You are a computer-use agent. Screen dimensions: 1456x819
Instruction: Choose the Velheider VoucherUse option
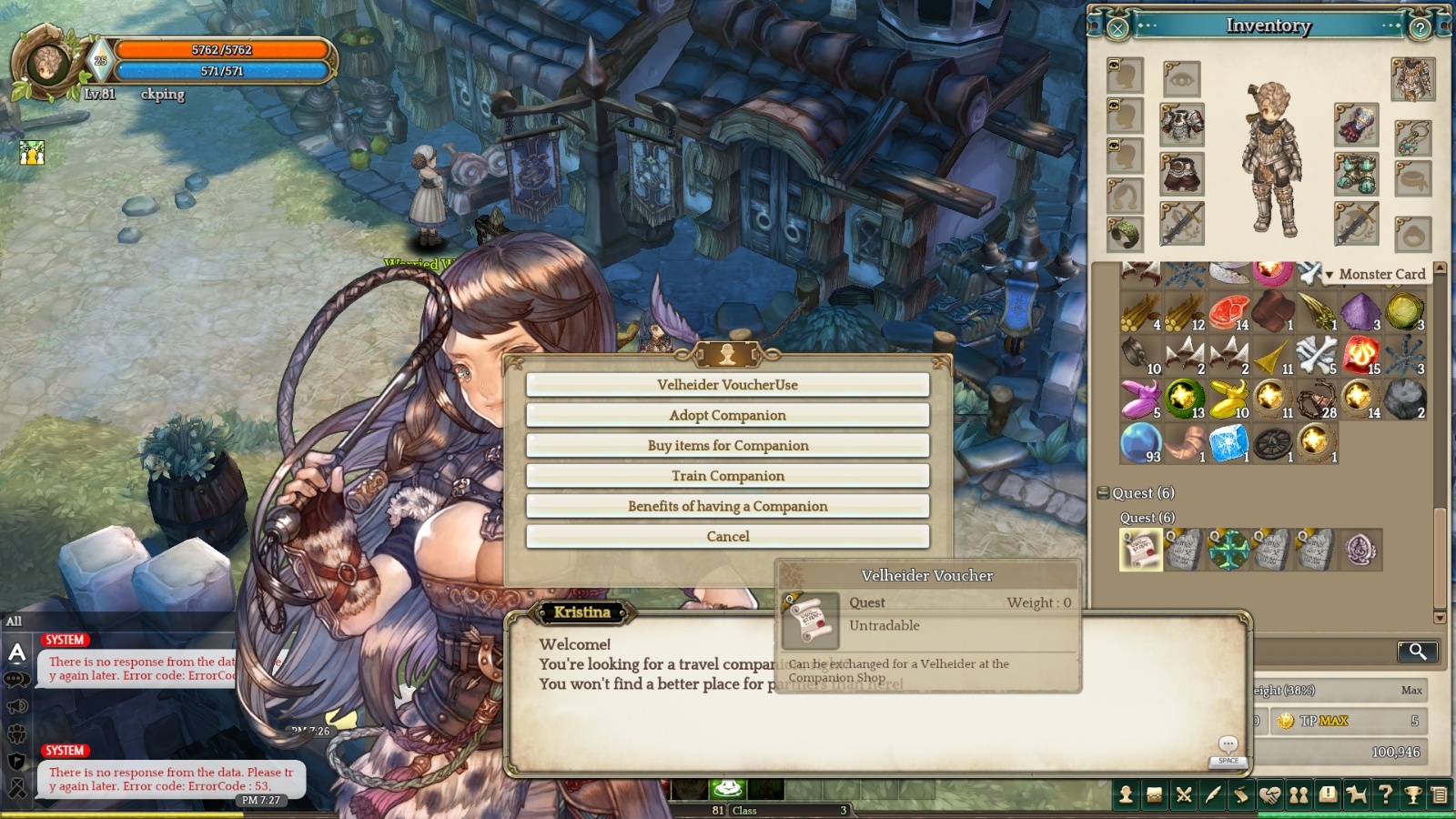point(727,385)
